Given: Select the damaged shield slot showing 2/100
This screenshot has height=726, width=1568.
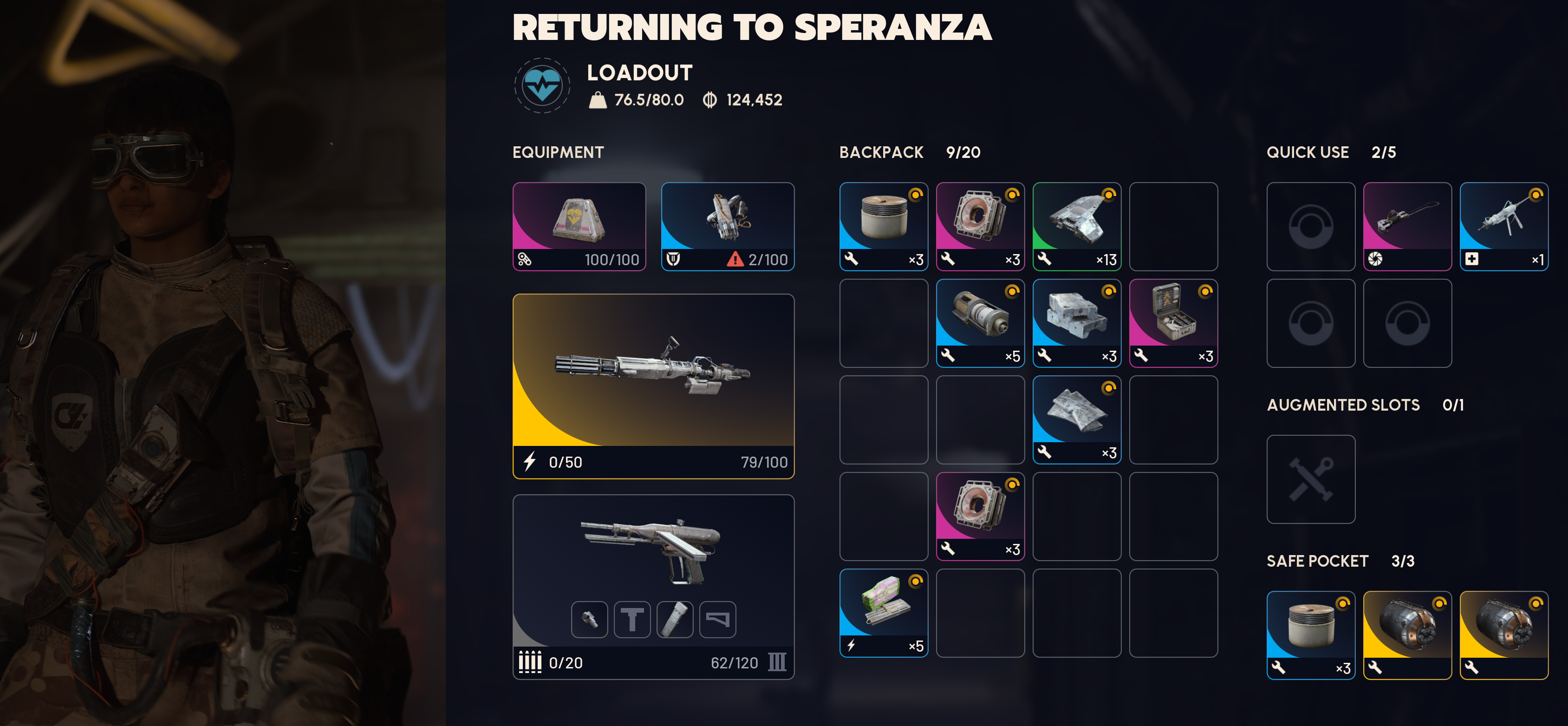Looking at the screenshot, I should [728, 226].
